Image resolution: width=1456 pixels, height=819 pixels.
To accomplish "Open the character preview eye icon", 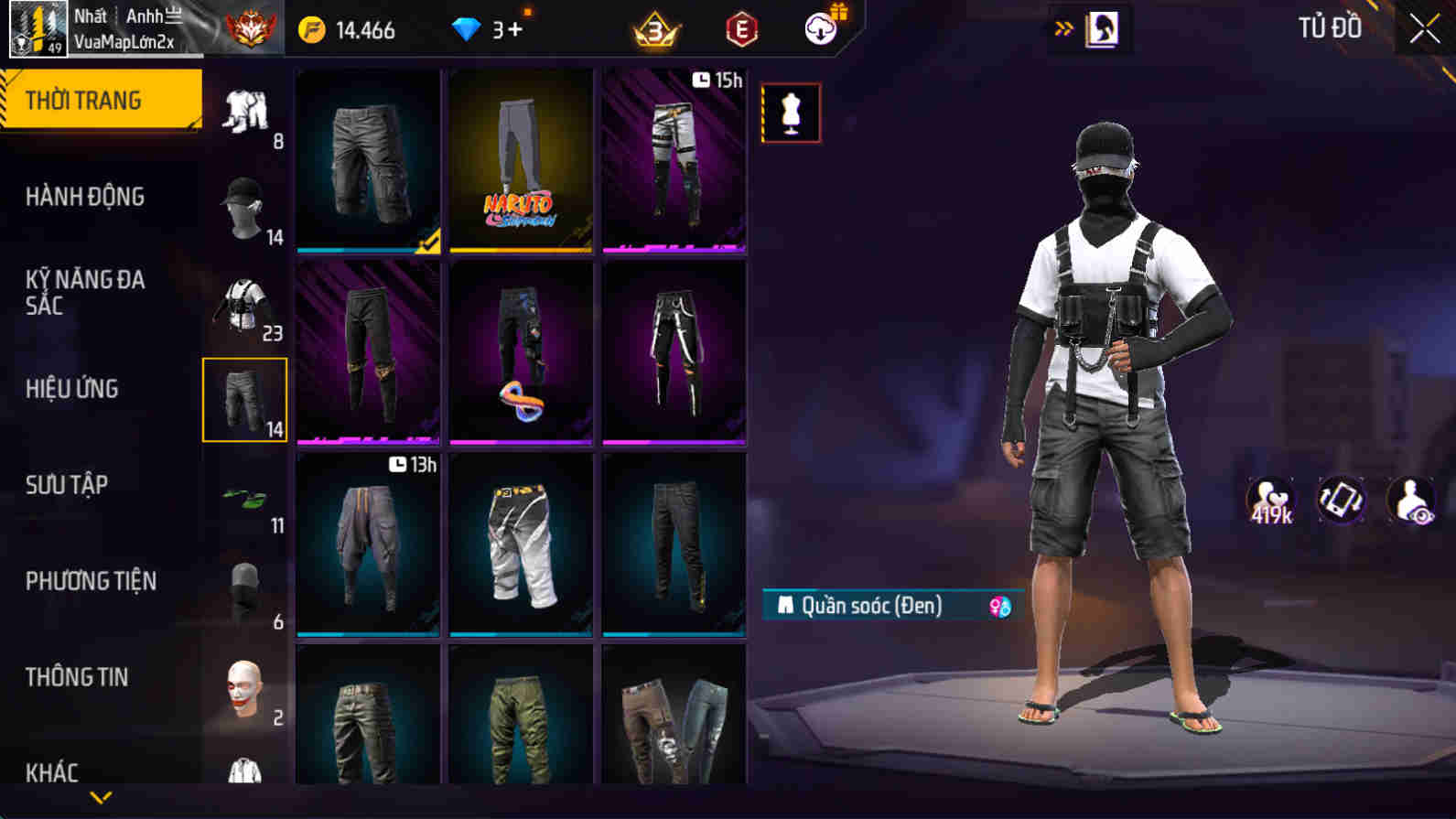I will click(x=1410, y=501).
